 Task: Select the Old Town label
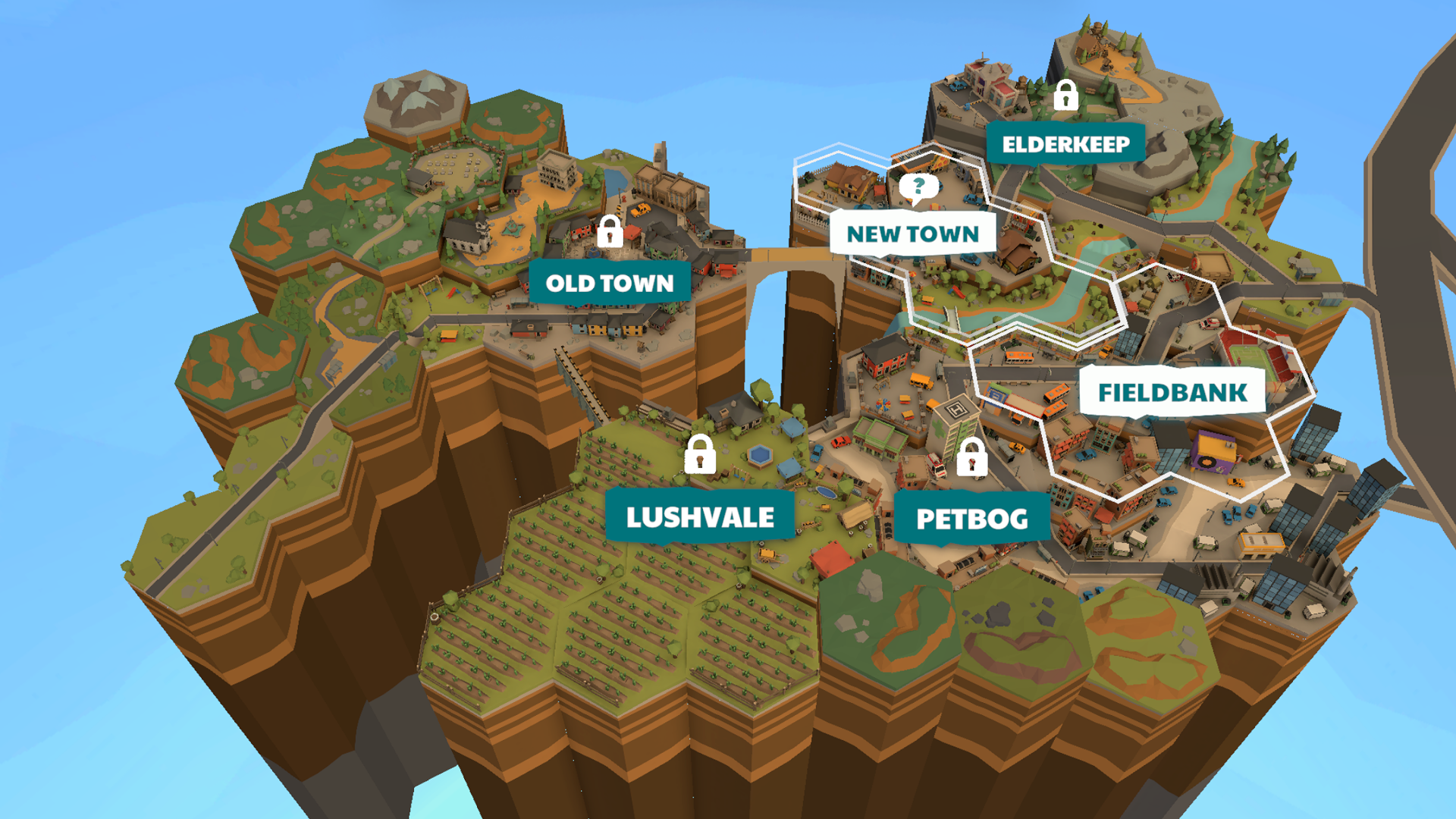click(609, 283)
